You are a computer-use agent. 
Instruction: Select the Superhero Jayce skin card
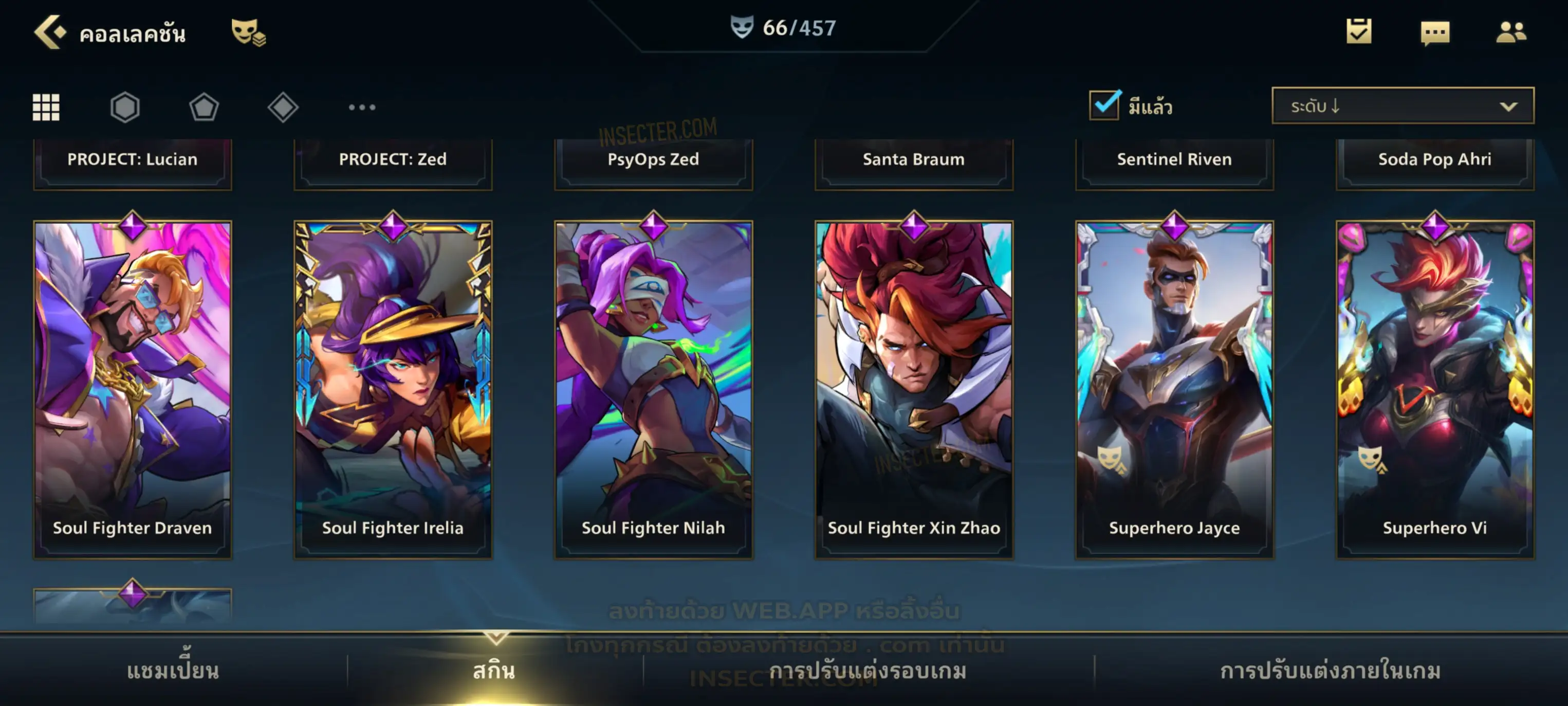[x=1174, y=390]
